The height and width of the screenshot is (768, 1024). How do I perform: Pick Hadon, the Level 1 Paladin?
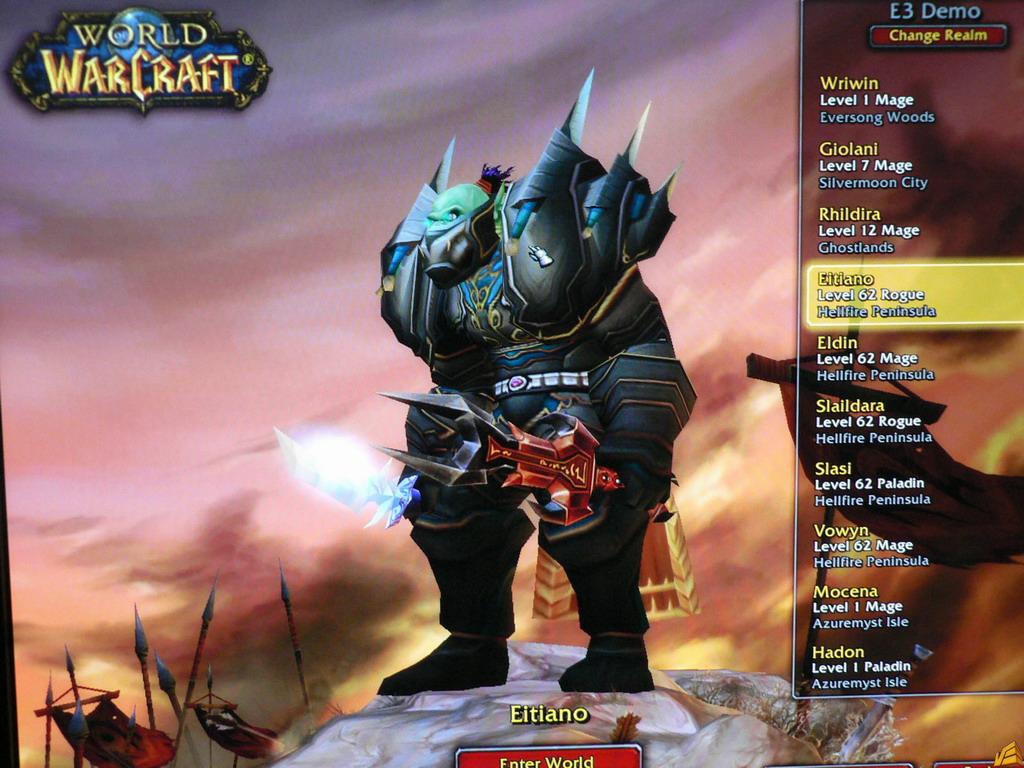(x=864, y=666)
